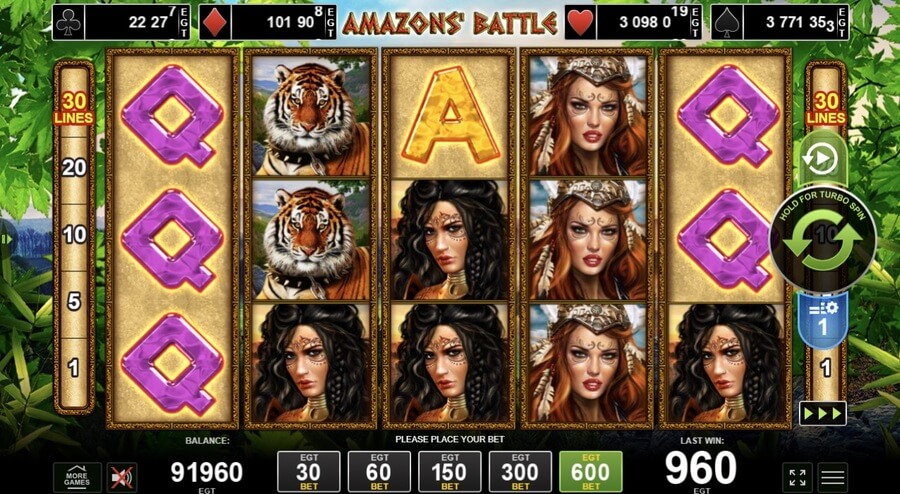Place the 30 EGT bet
This screenshot has height=494, width=900.
tap(308, 472)
